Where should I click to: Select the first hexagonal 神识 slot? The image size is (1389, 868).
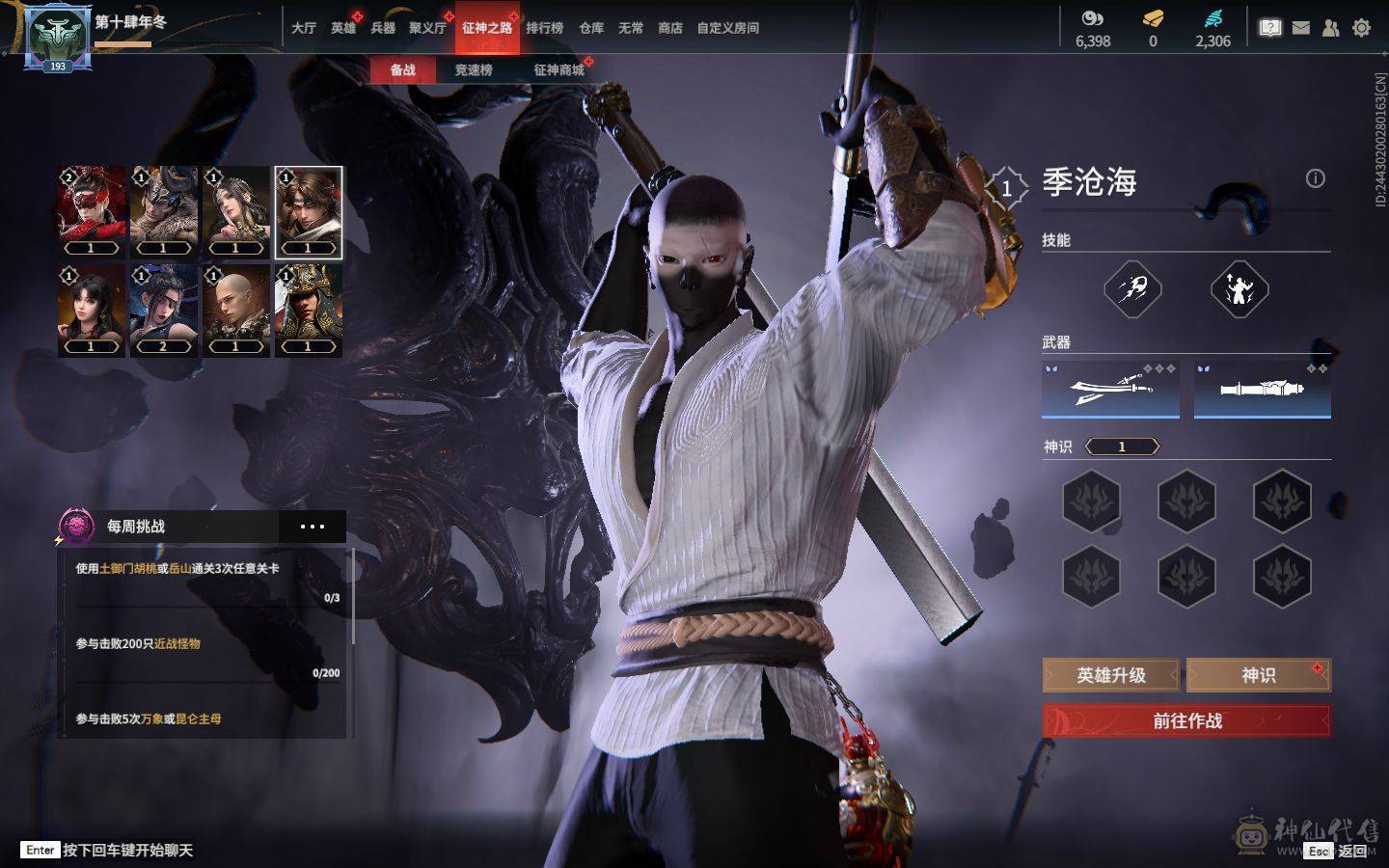click(1093, 502)
